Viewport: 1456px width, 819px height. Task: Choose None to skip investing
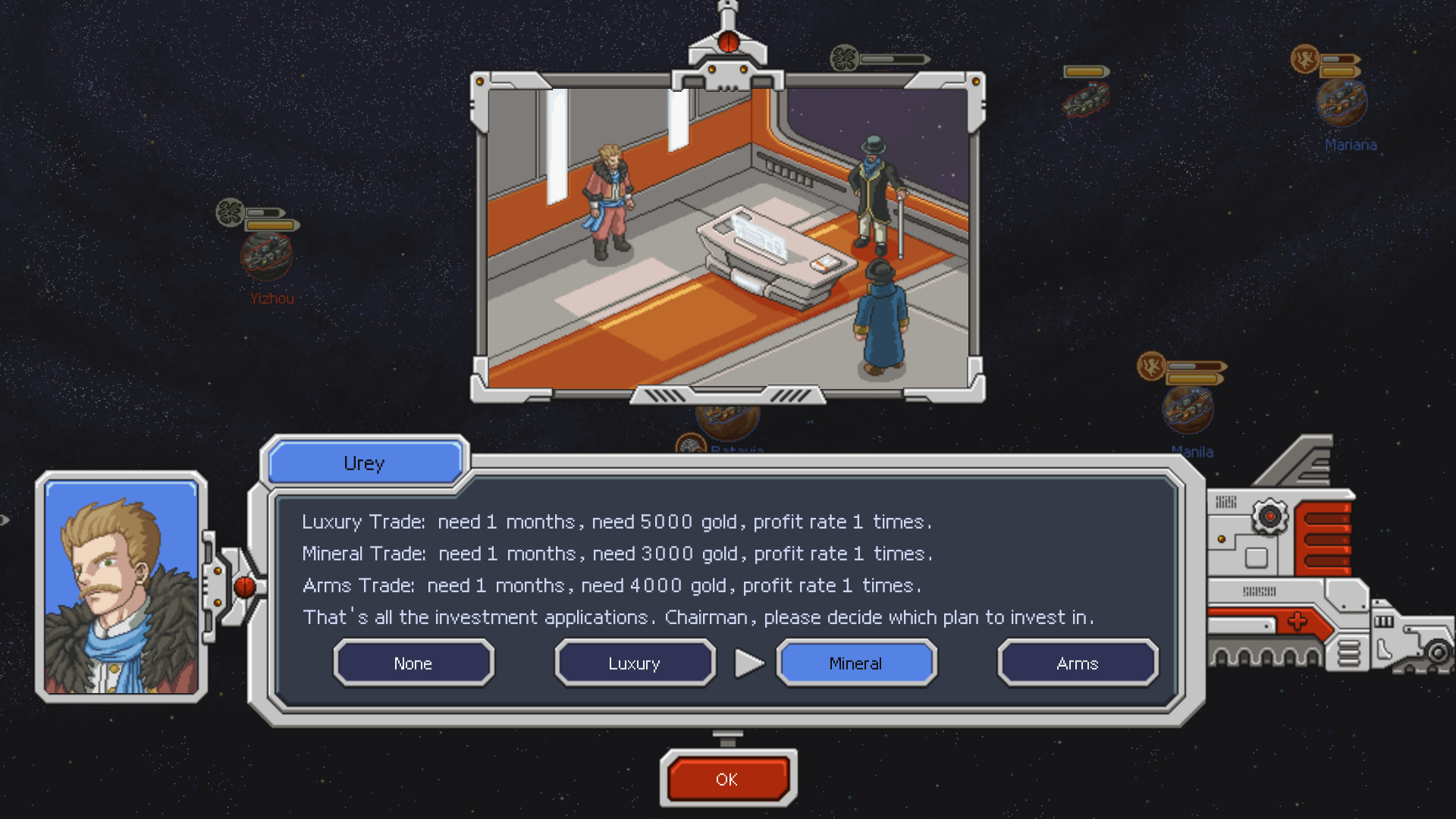coord(413,663)
